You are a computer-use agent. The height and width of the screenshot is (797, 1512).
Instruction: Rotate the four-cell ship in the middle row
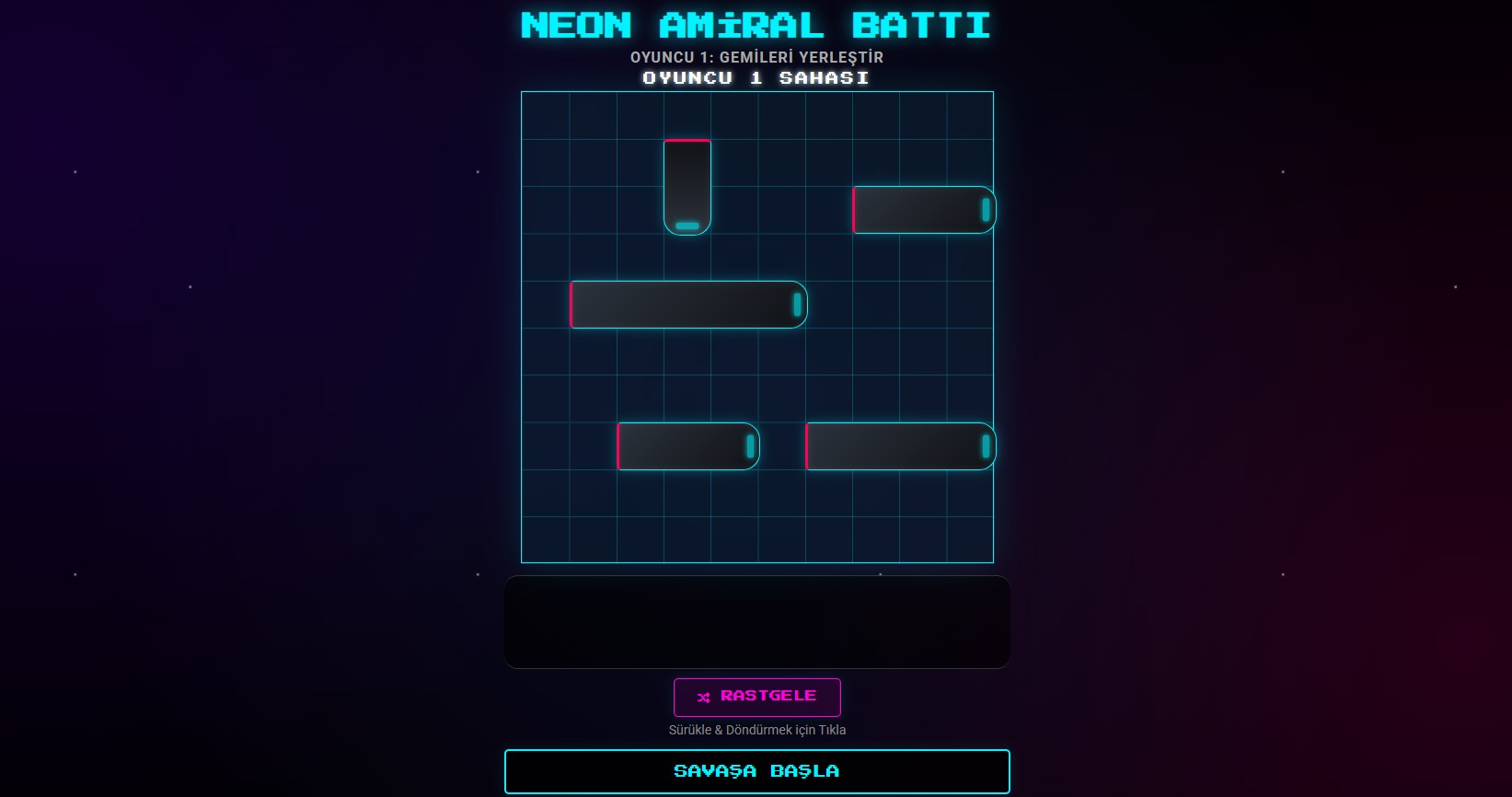pyautogui.click(x=688, y=304)
